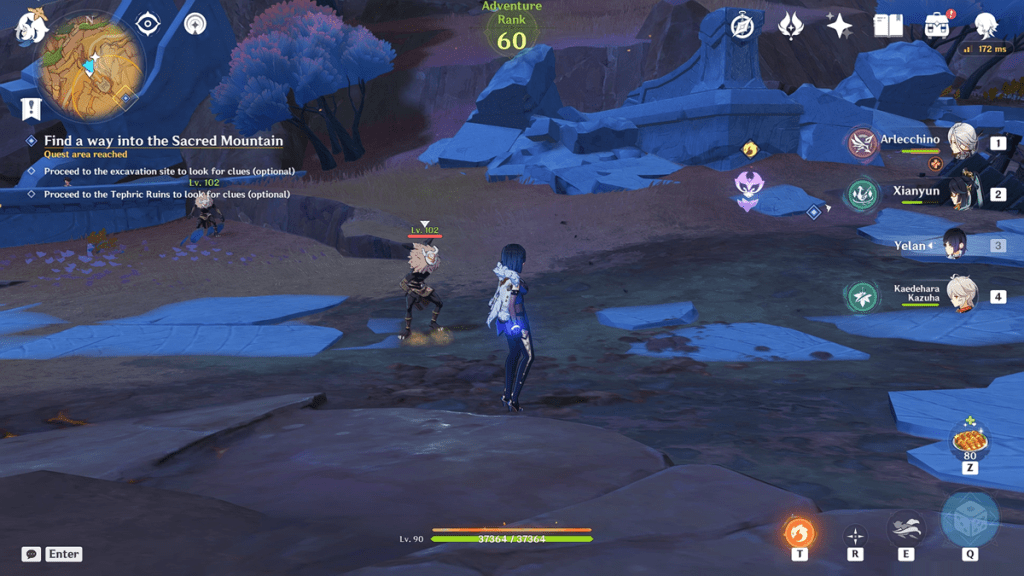Viewport: 1024px width, 576px height.
Task: Use Yelan's elemental skill icon
Action: click(905, 529)
